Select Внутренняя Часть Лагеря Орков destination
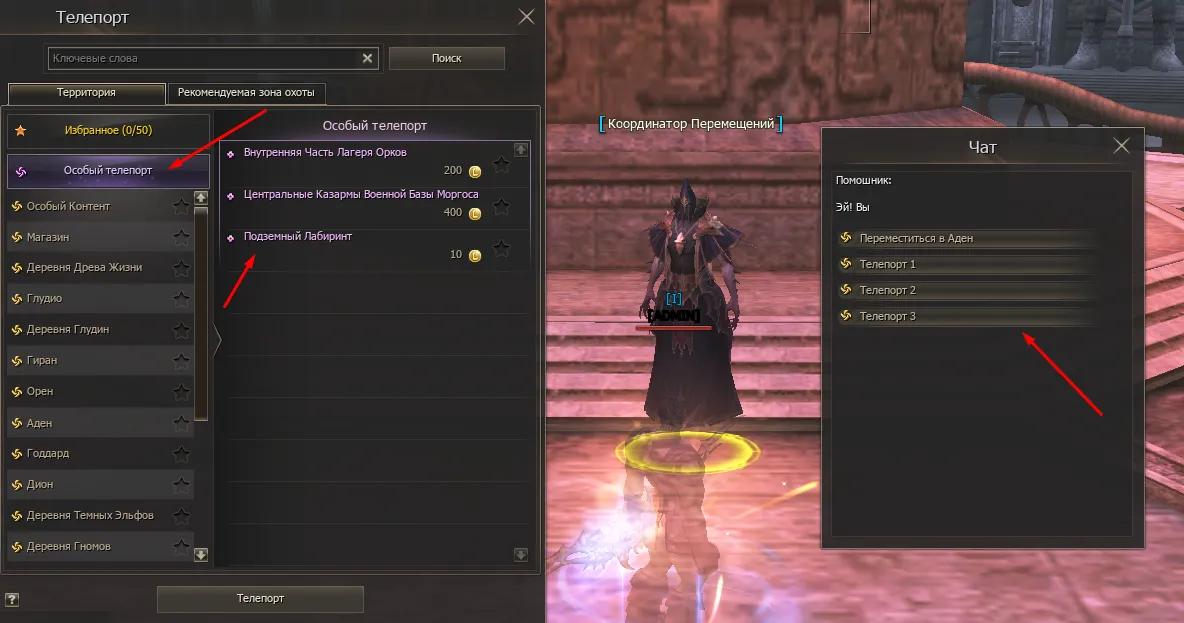Image resolution: width=1184 pixels, height=623 pixels. pos(325,153)
